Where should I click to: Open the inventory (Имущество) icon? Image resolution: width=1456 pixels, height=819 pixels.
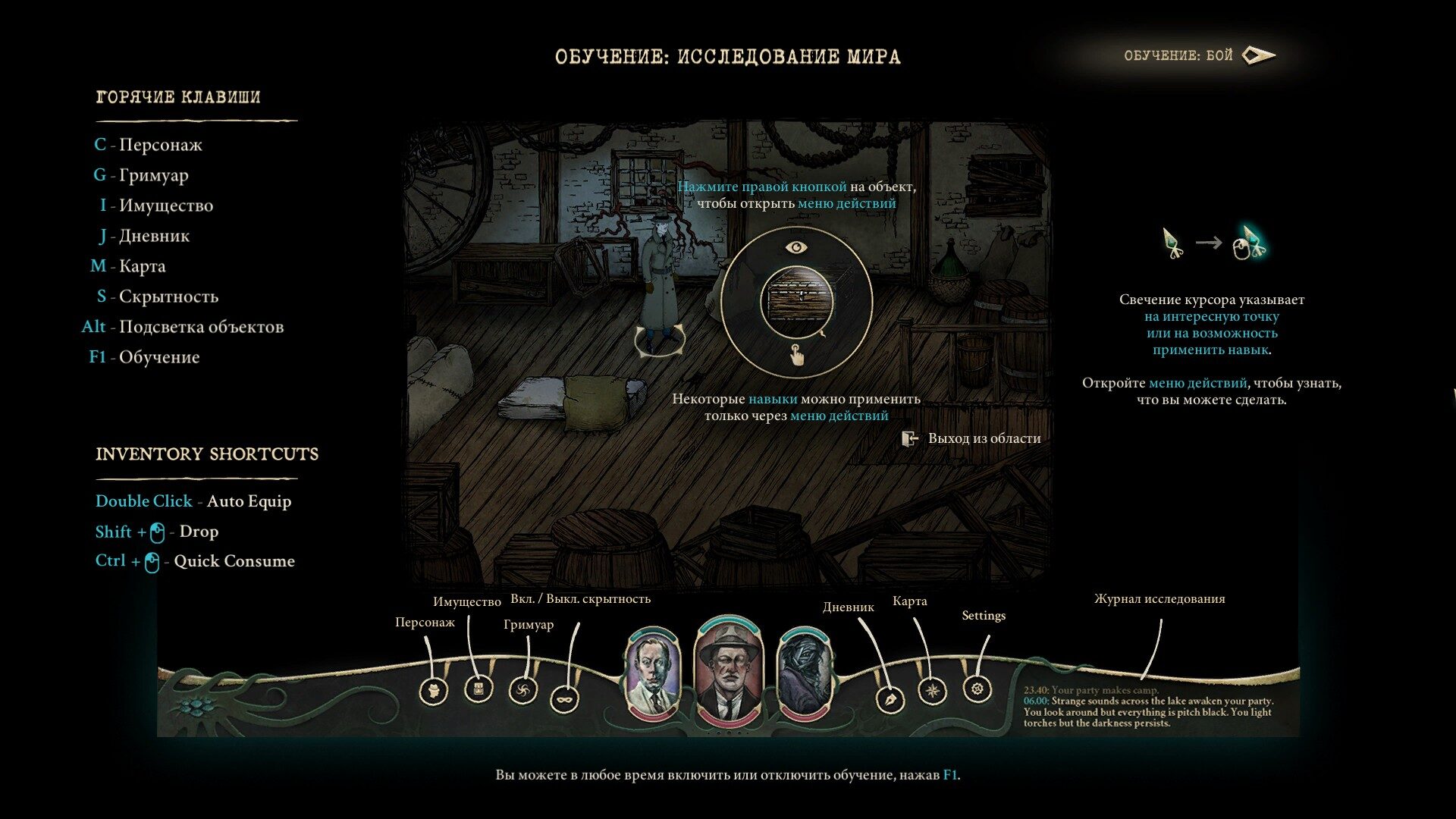[479, 689]
